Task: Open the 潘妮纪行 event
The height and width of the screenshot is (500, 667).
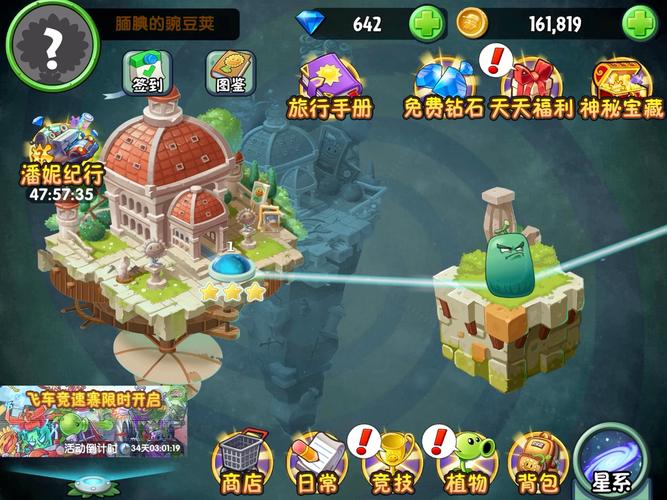Action: 60,160
